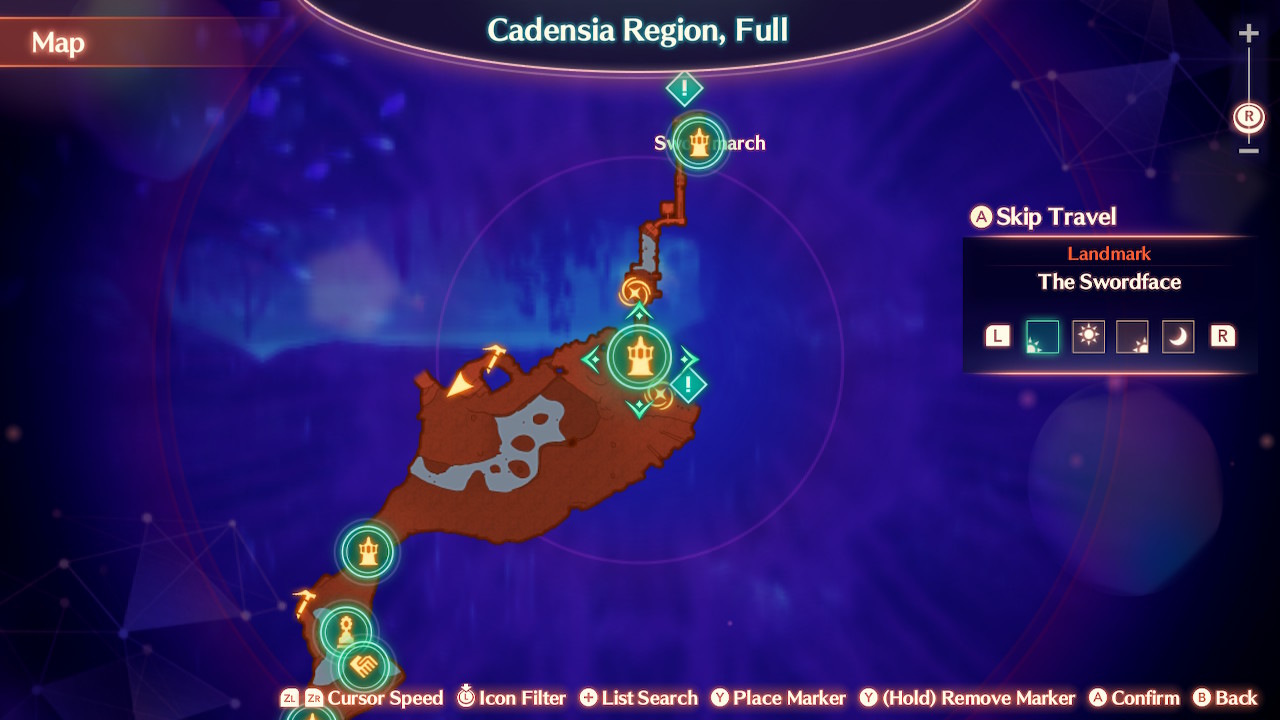Click Place Marker in the bottom bar
The image size is (1280, 720).
click(778, 697)
